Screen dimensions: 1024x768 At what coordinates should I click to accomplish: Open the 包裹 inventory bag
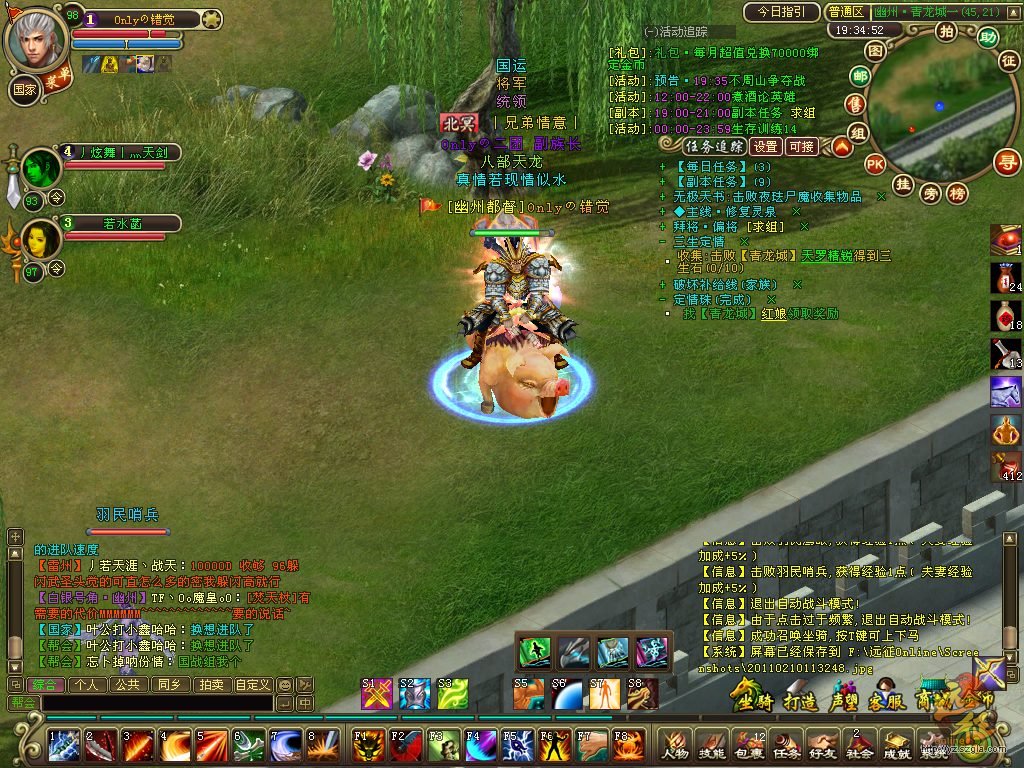click(x=749, y=745)
